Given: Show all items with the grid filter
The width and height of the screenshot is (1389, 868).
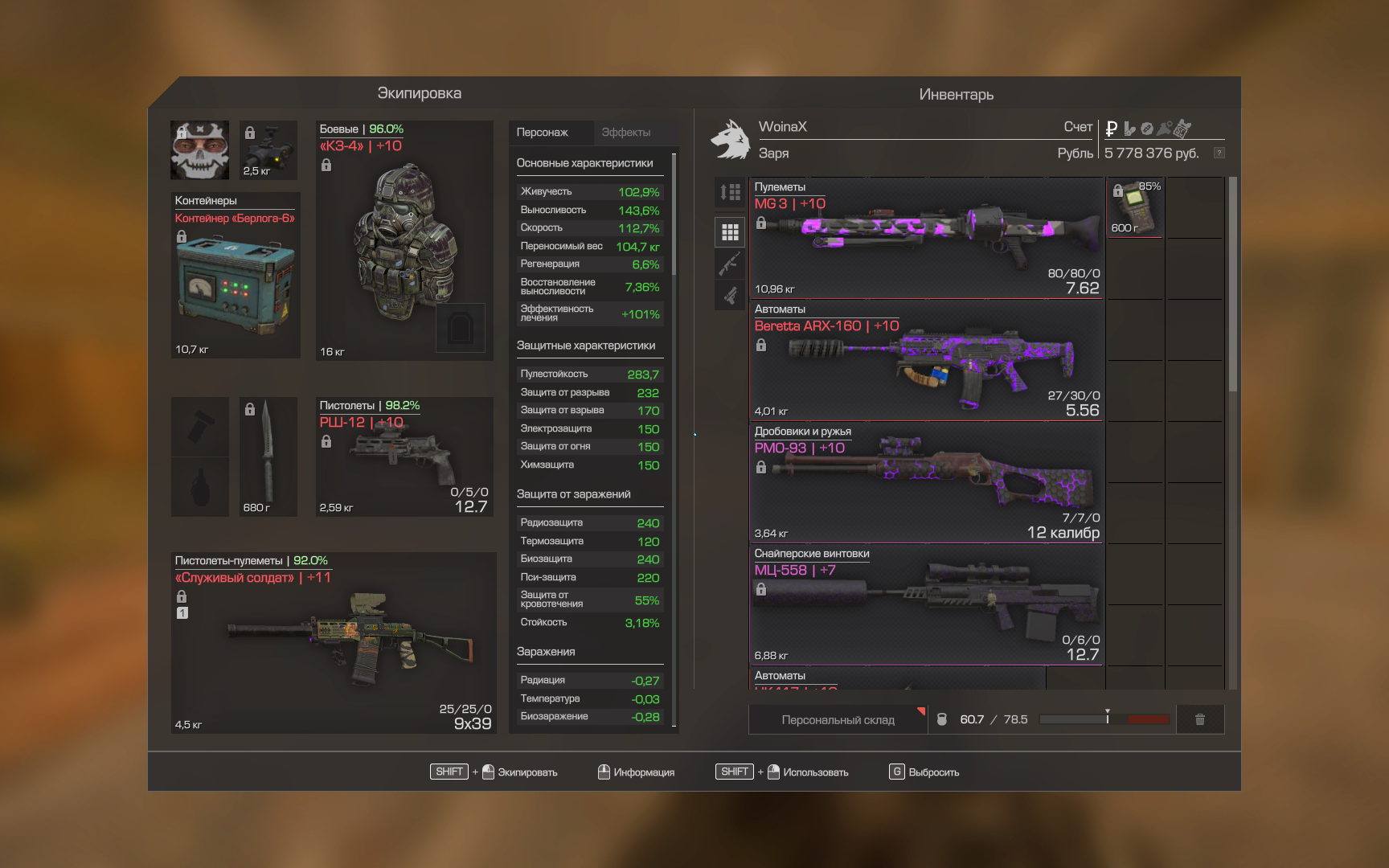Looking at the screenshot, I should click(x=730, y=232).
